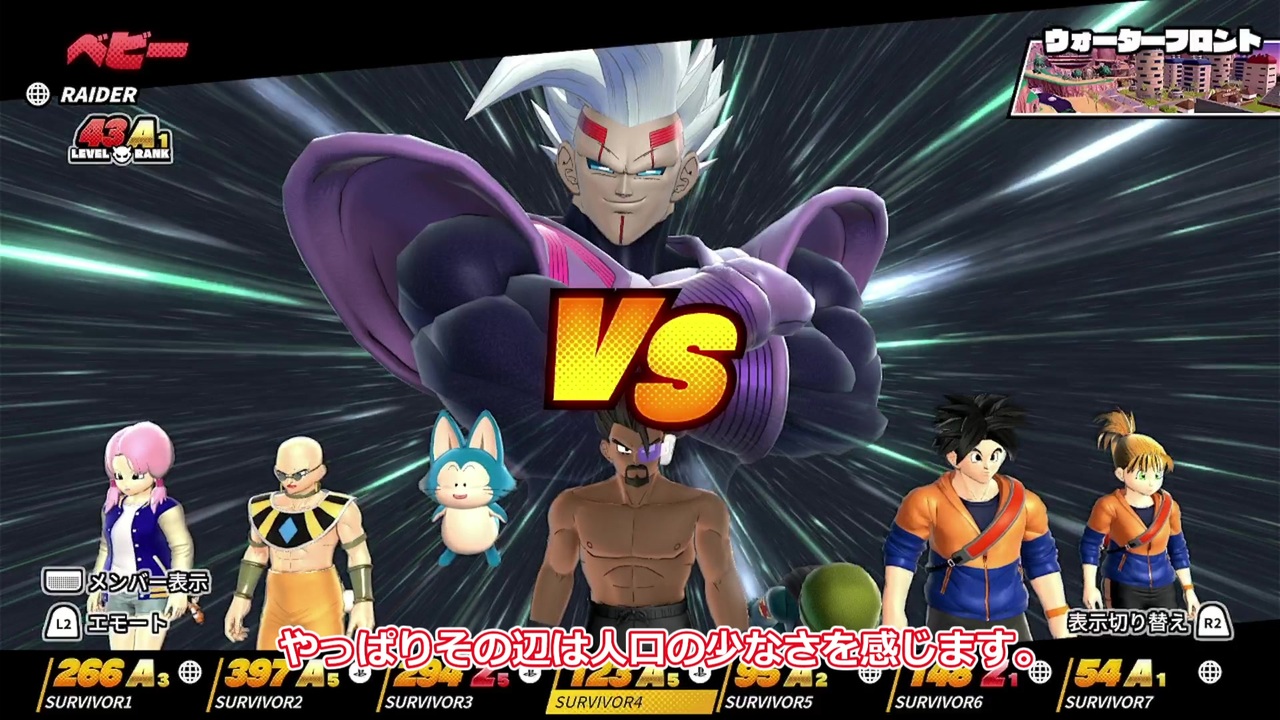The image size is (1280, 720).
Task: Click the globe icon beside SURVIVOR4's score
Action: 700,672
